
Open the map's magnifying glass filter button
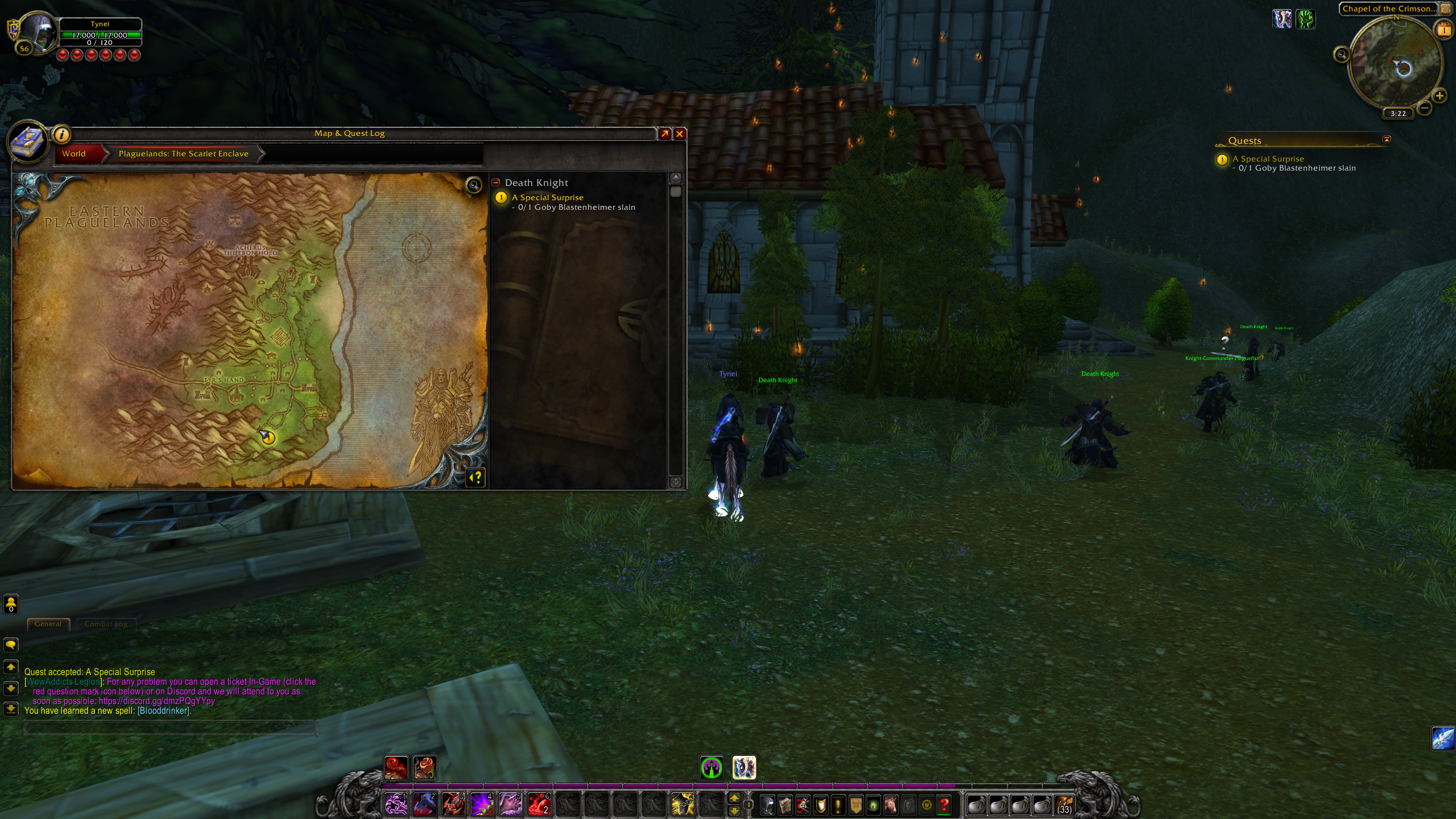[474, 185]
